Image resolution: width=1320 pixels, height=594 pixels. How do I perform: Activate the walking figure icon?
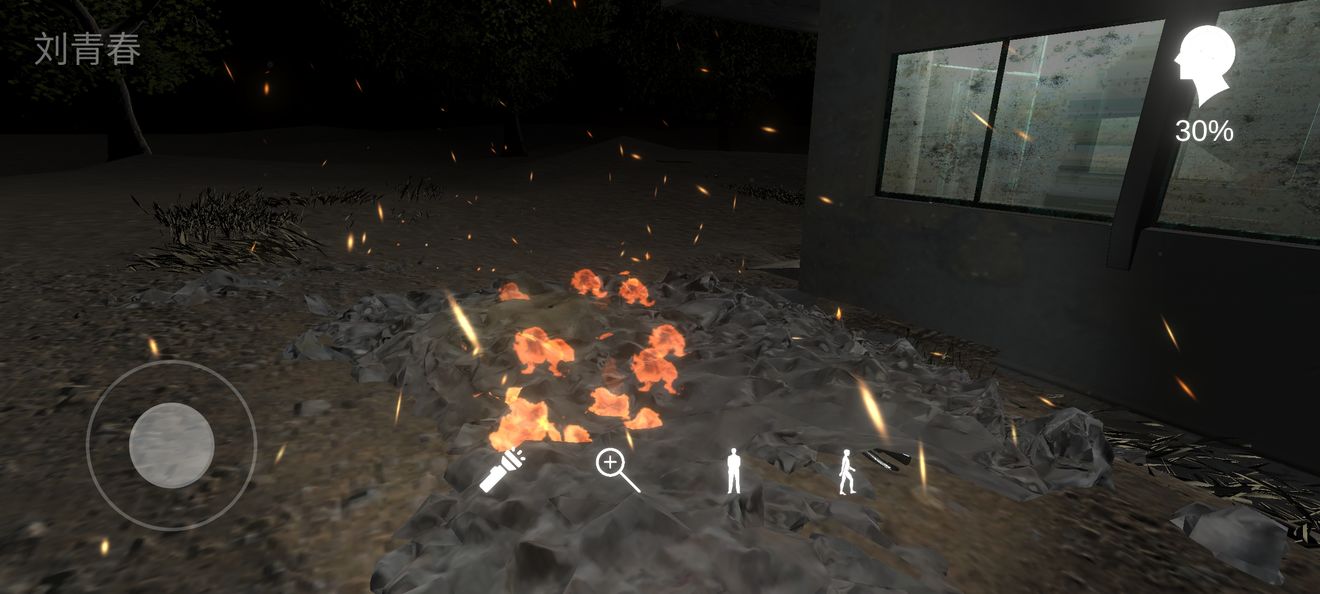coord(847,472)
